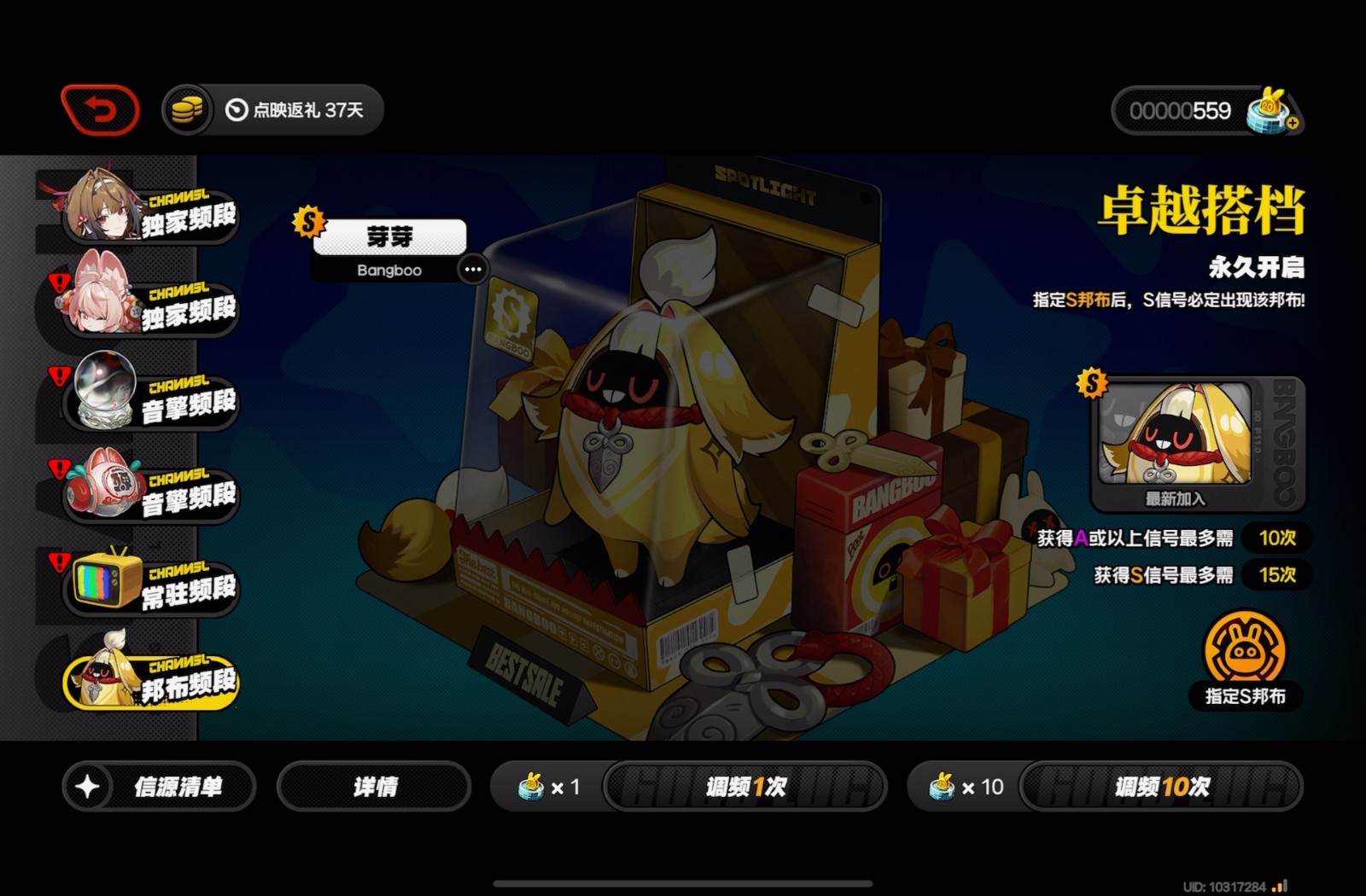The width and height of the screenshot is (1366, 896).
Task: Tap 调频10次 to pull ten times
Action: click(1161, 786)
